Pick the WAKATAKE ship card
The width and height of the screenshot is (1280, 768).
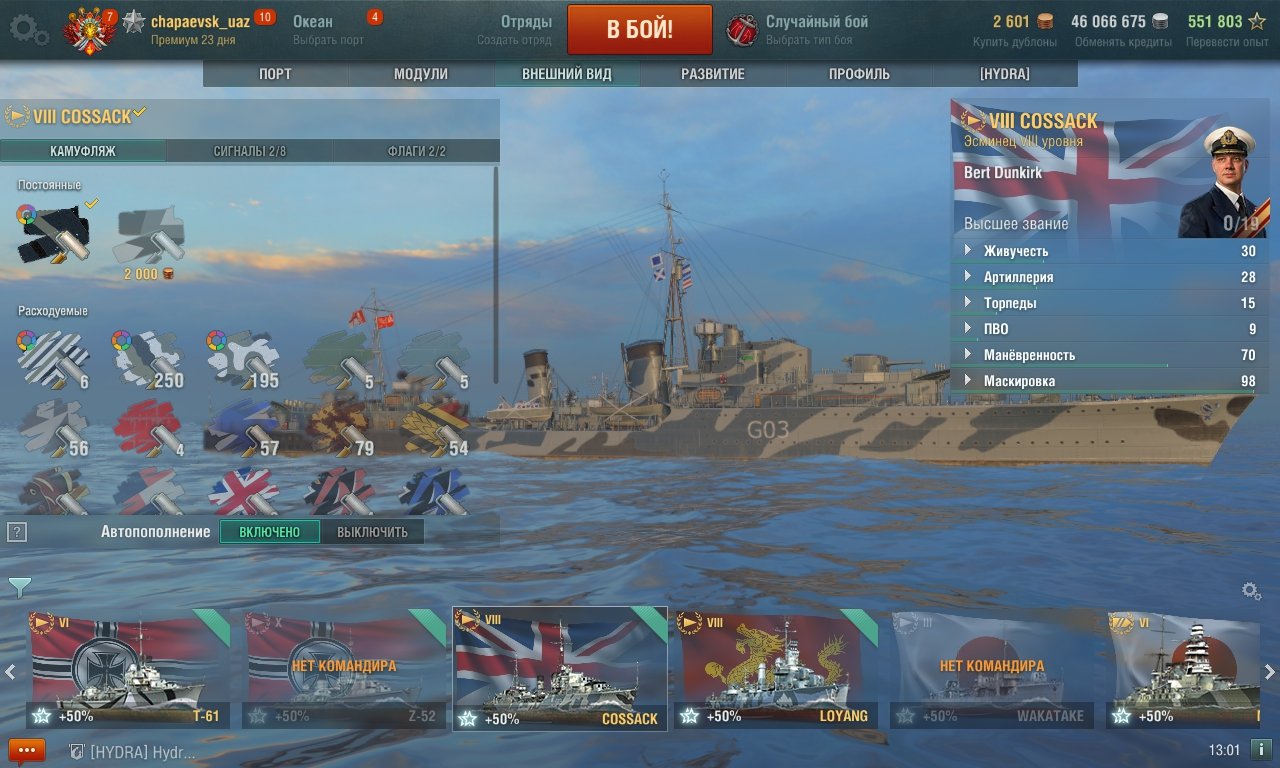click(x=991, y=667)
